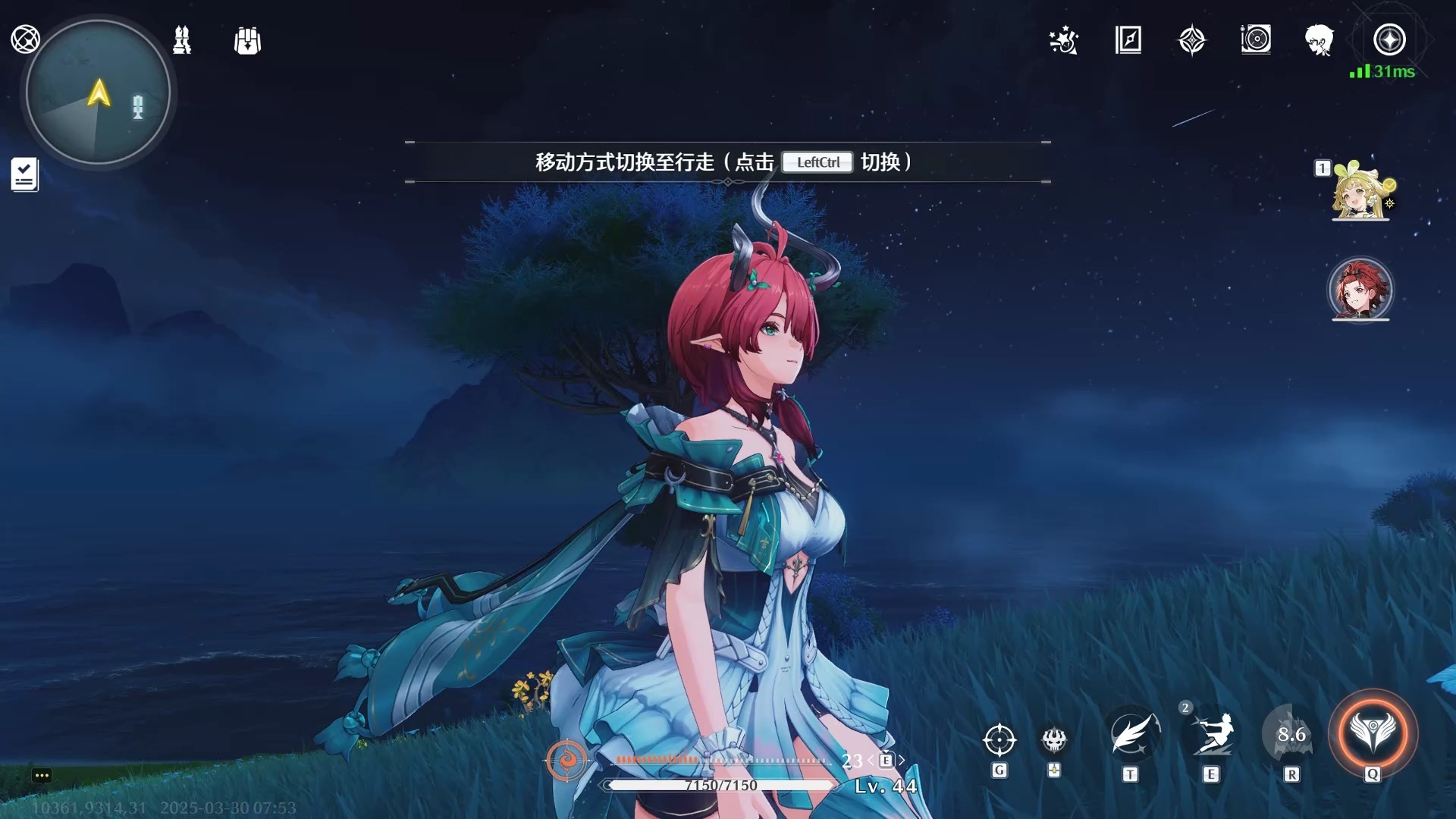This screenshot has height=819, width=1456.
Task: Click the fireworks activities icon top right
Action: coord(1063,42)
